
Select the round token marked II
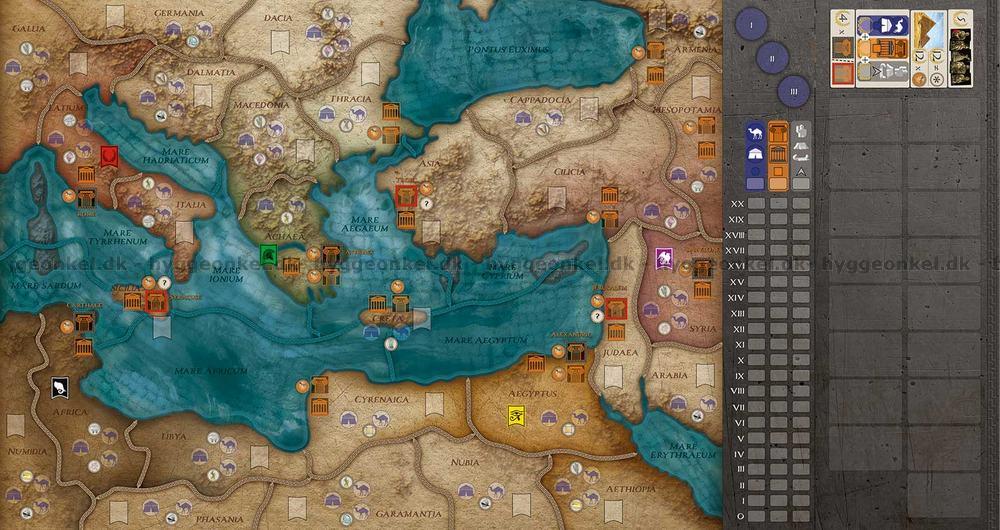771,58
